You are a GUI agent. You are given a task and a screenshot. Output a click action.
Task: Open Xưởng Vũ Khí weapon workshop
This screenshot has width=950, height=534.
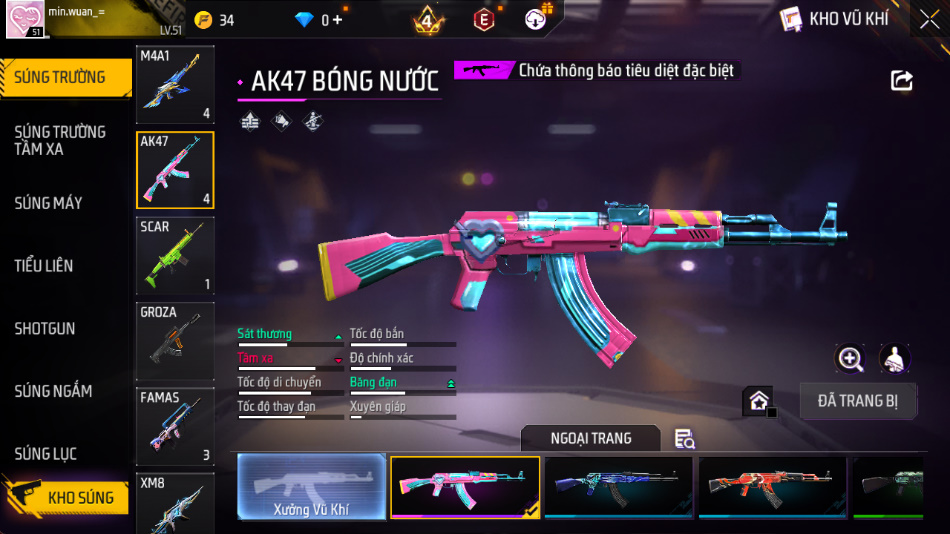coord(311,488)
